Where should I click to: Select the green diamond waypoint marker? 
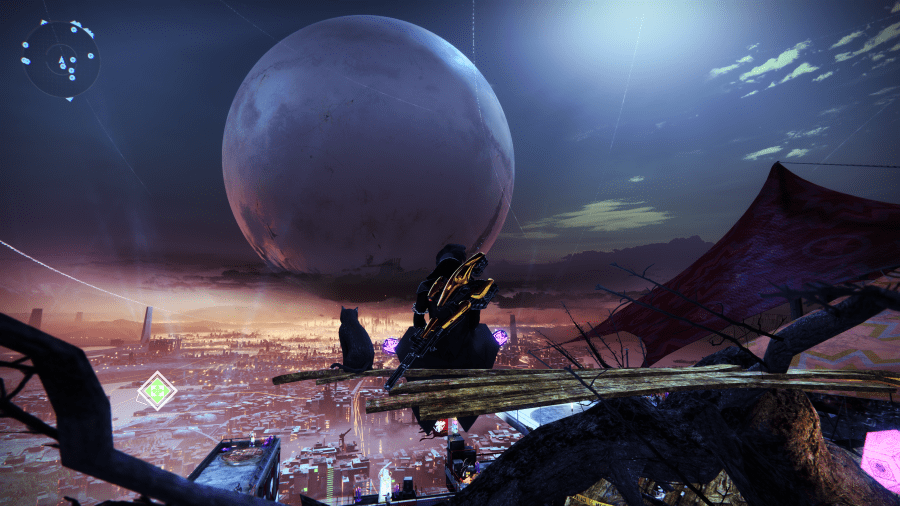156,390
